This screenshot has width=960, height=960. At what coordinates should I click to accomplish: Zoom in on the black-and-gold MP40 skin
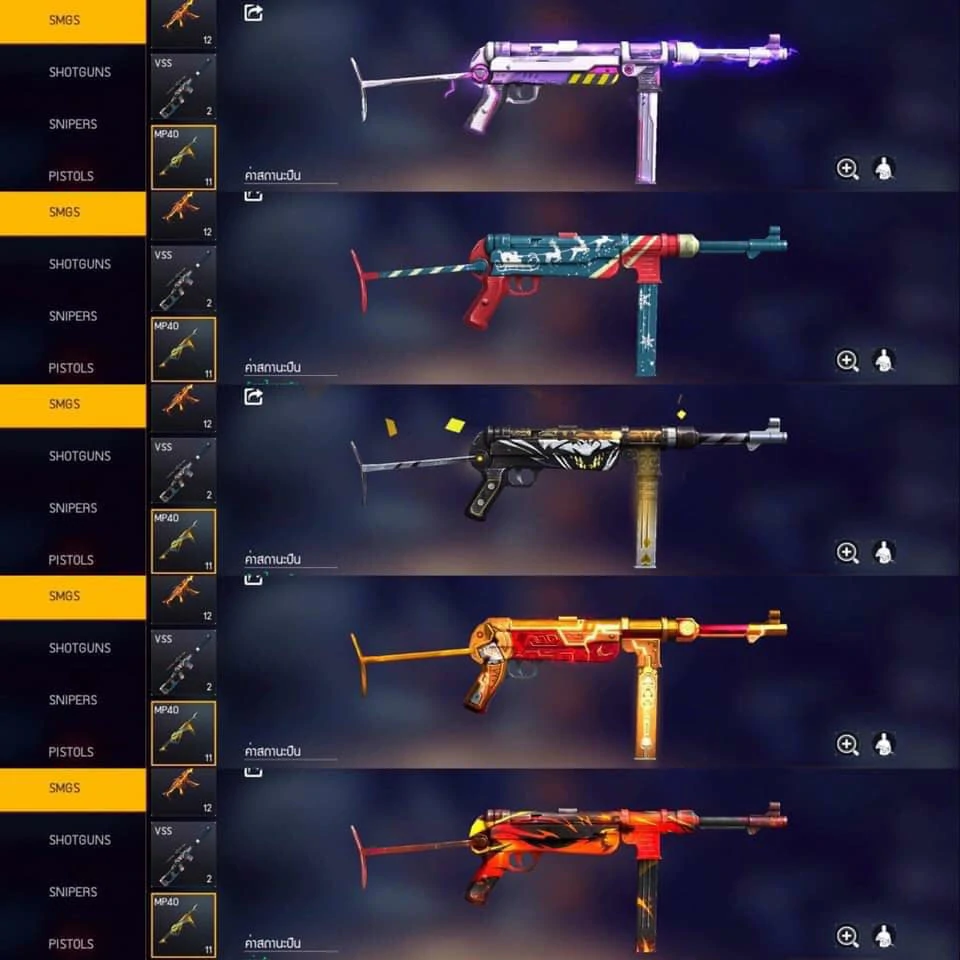pyautogui.click(x=847, y=553)
